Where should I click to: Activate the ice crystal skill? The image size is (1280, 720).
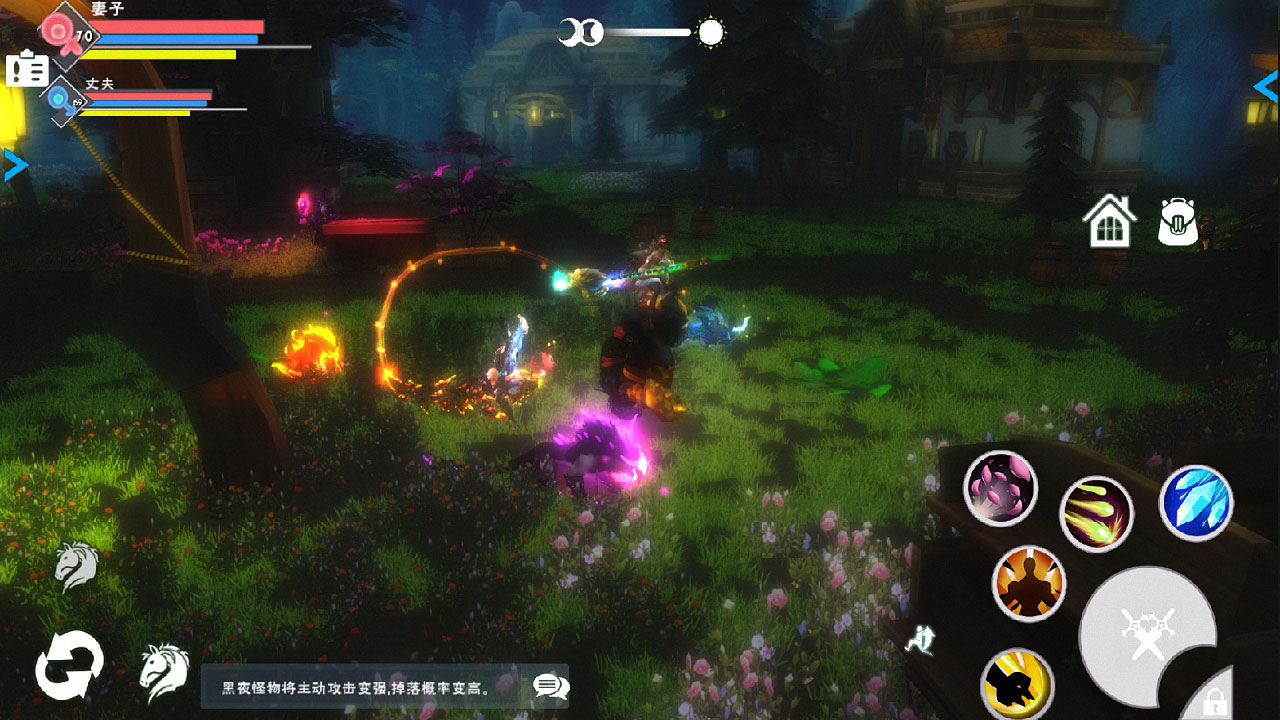(x=1196, y=502)
